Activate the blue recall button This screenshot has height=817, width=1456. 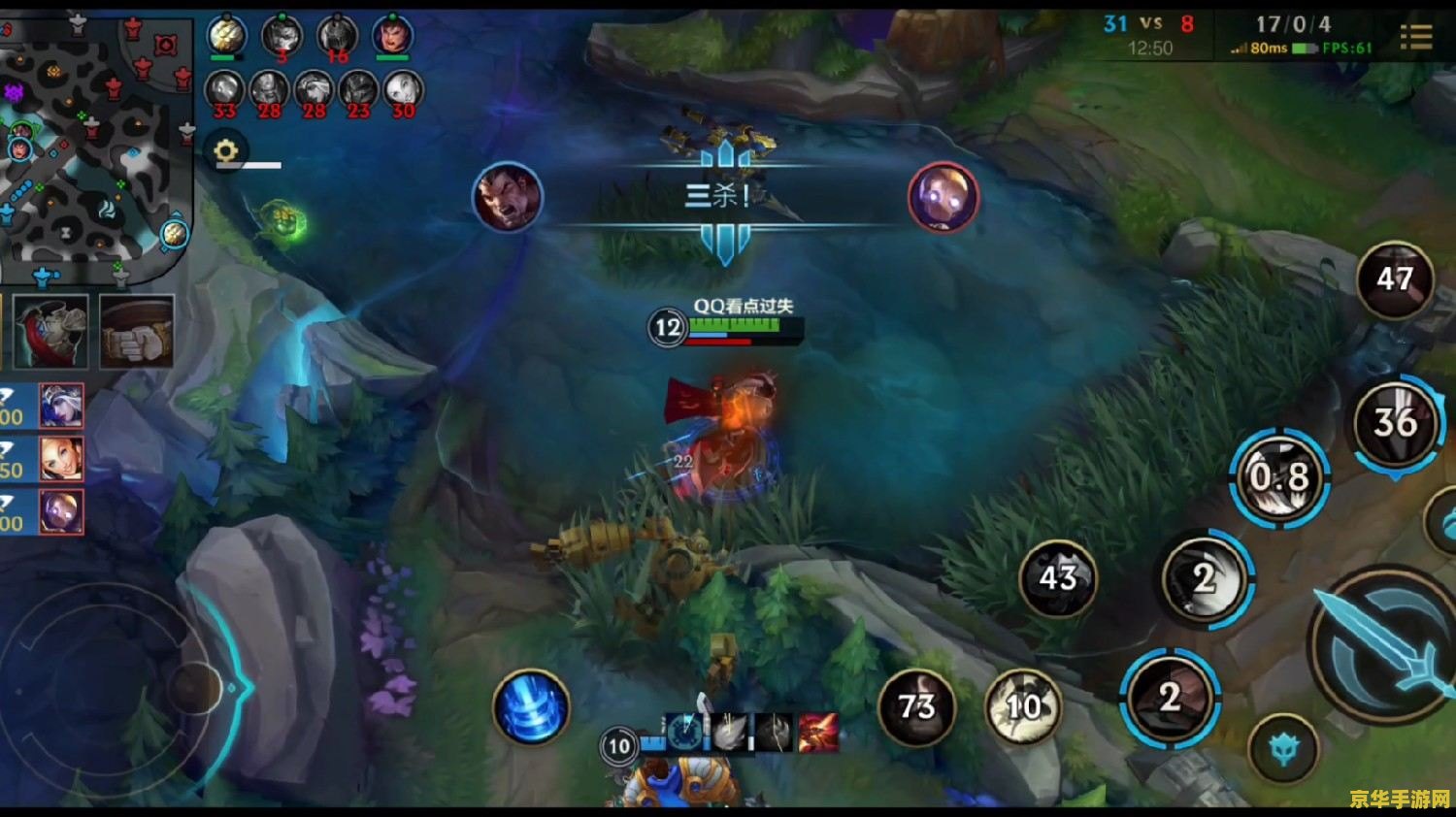point(531,706)
